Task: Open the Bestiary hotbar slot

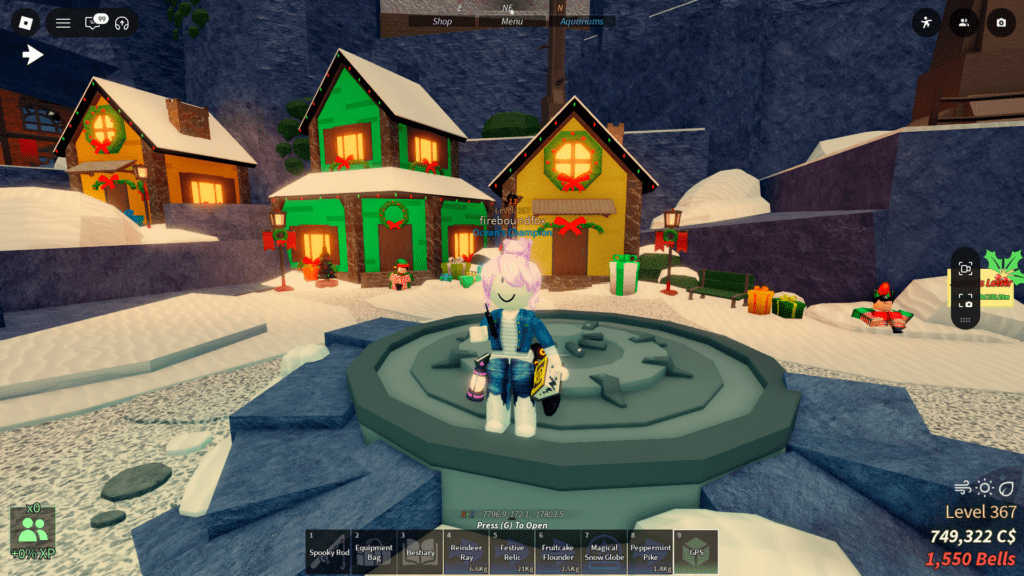Action: click(420, 552)
